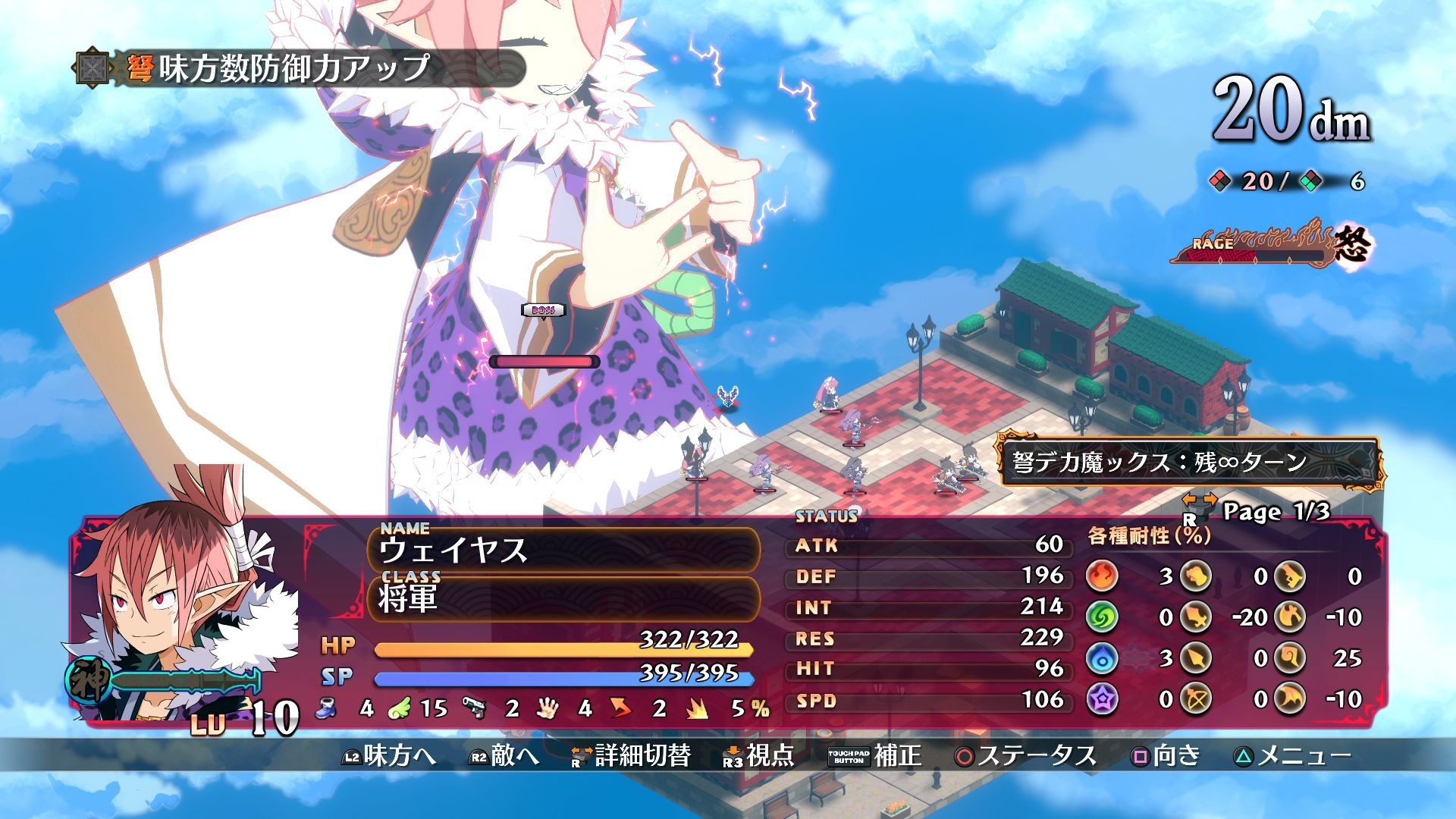Click the wind element resistance icon
This screenshot has height=819, width=1456.
[x=1100, y=617]
